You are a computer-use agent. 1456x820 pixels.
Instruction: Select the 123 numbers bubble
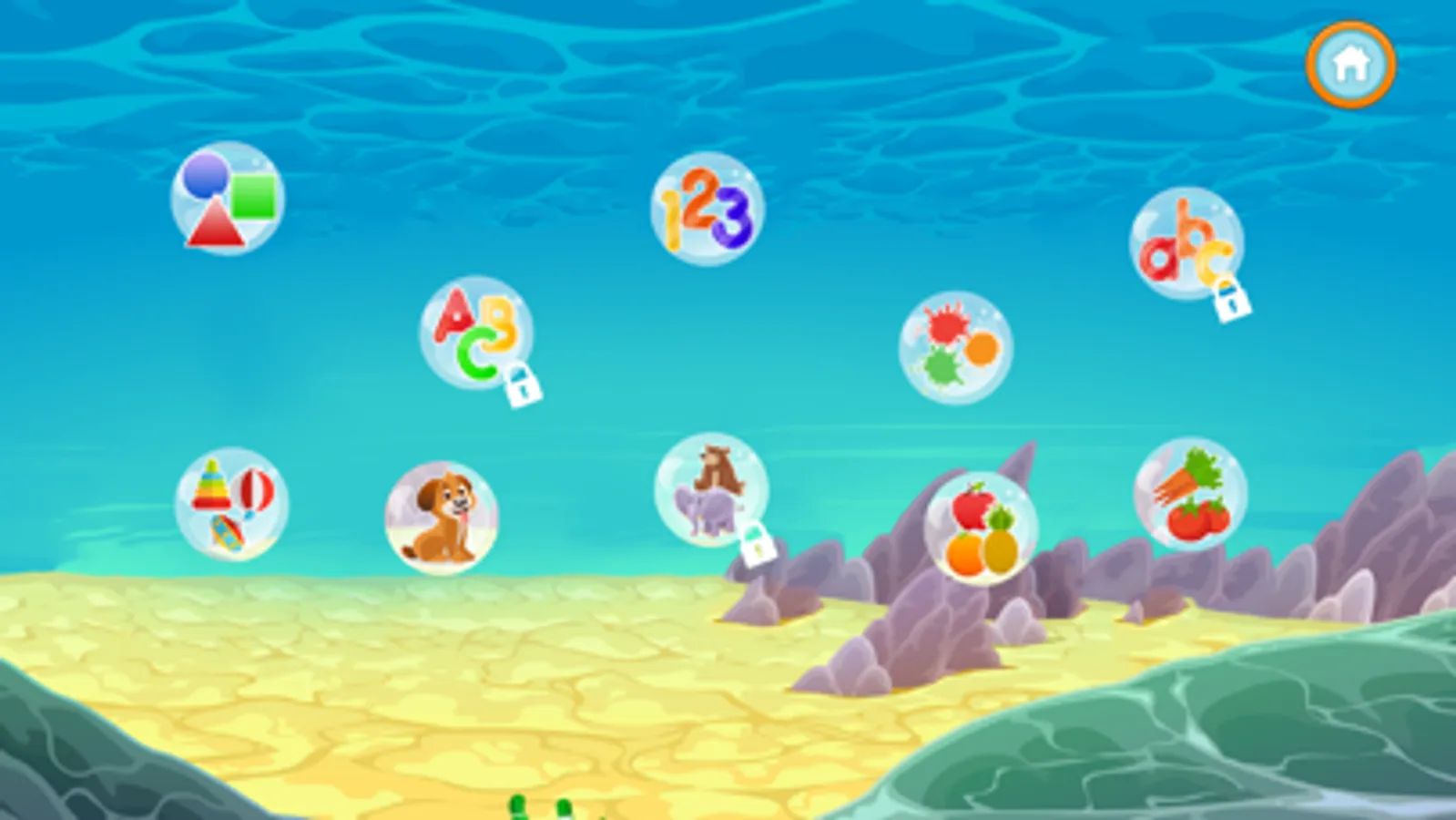[706, 210]
